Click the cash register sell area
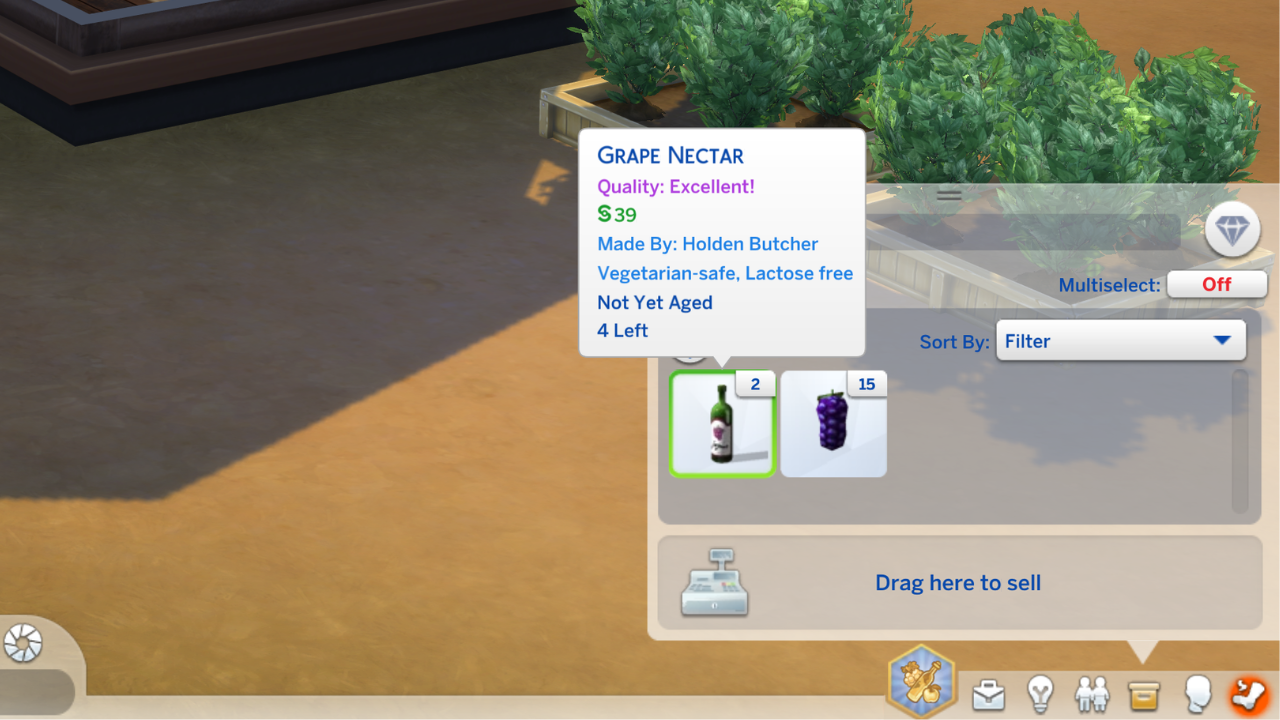1280x720 pixels. [714, 583]
